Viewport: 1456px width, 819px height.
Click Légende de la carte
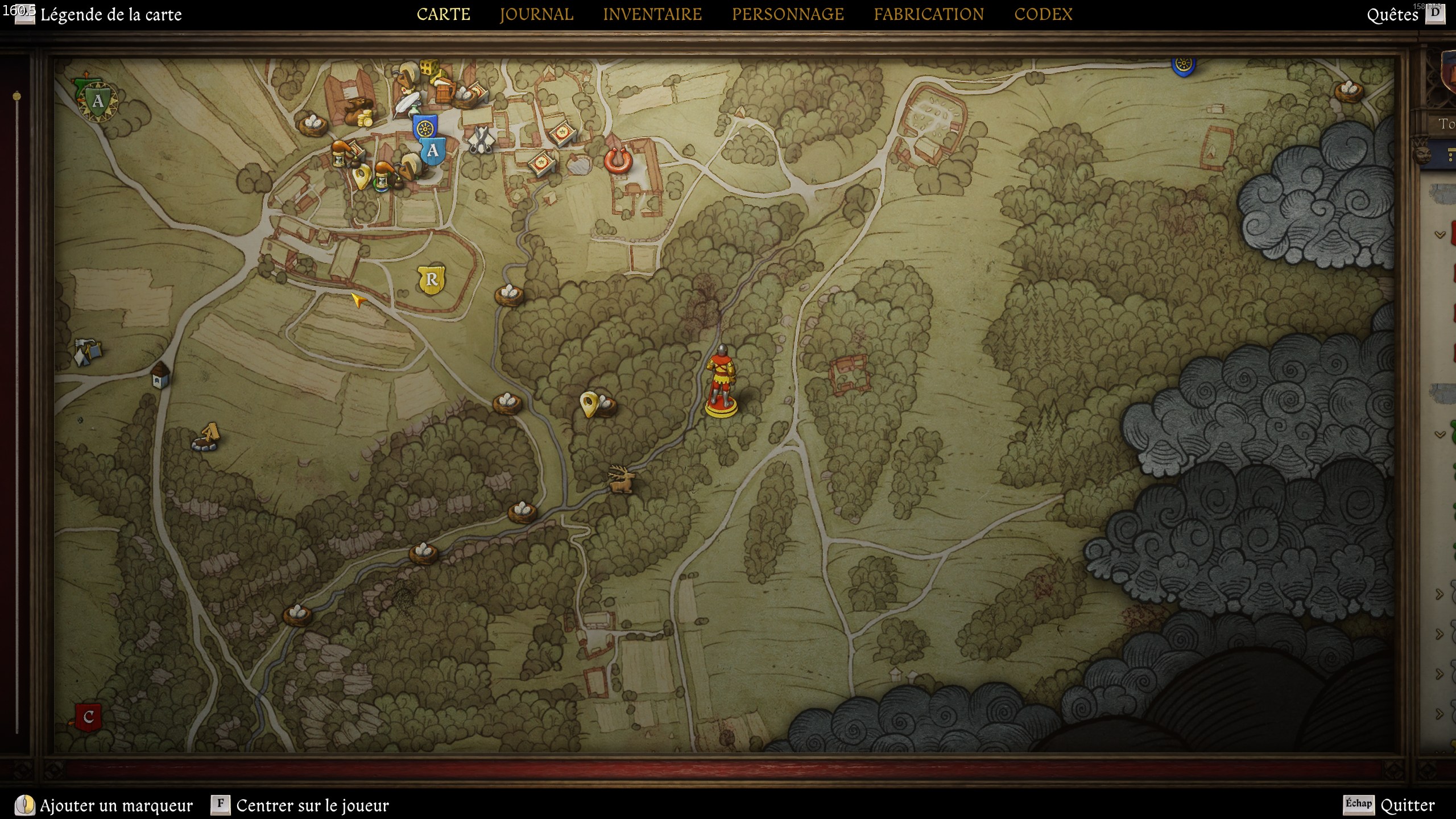click(x=111, y=15)
